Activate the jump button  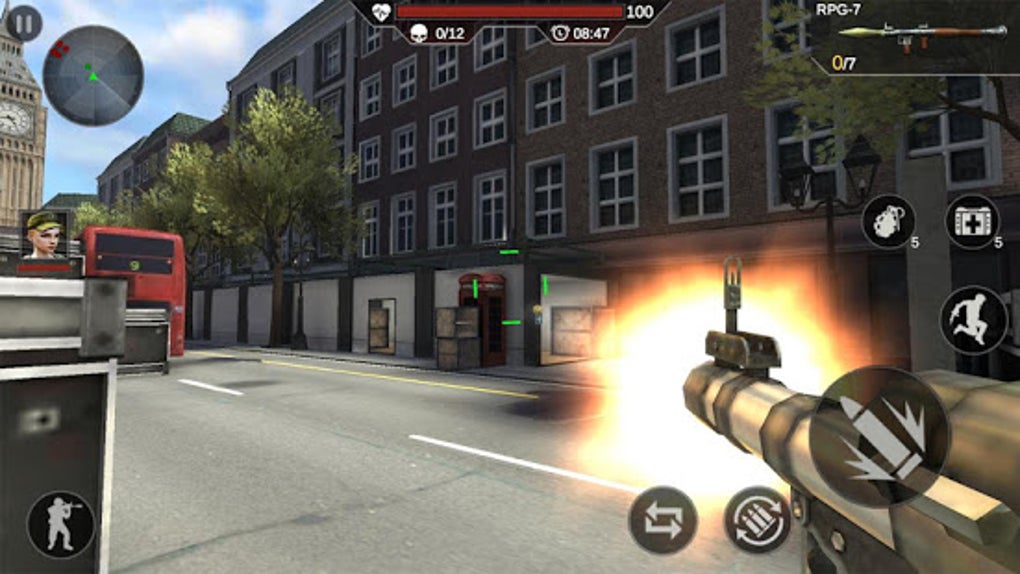tap(973, 320)
